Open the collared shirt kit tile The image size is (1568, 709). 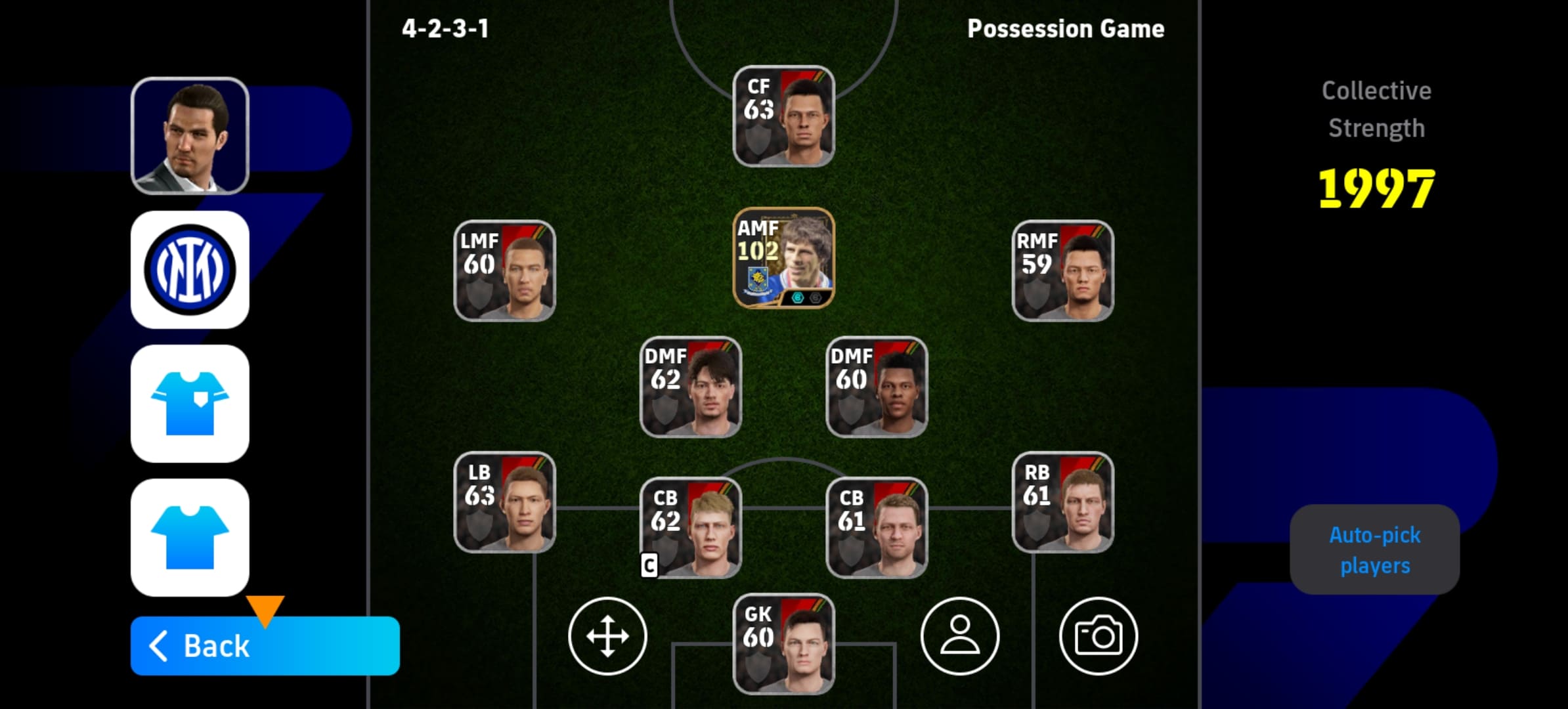[190, 404]
